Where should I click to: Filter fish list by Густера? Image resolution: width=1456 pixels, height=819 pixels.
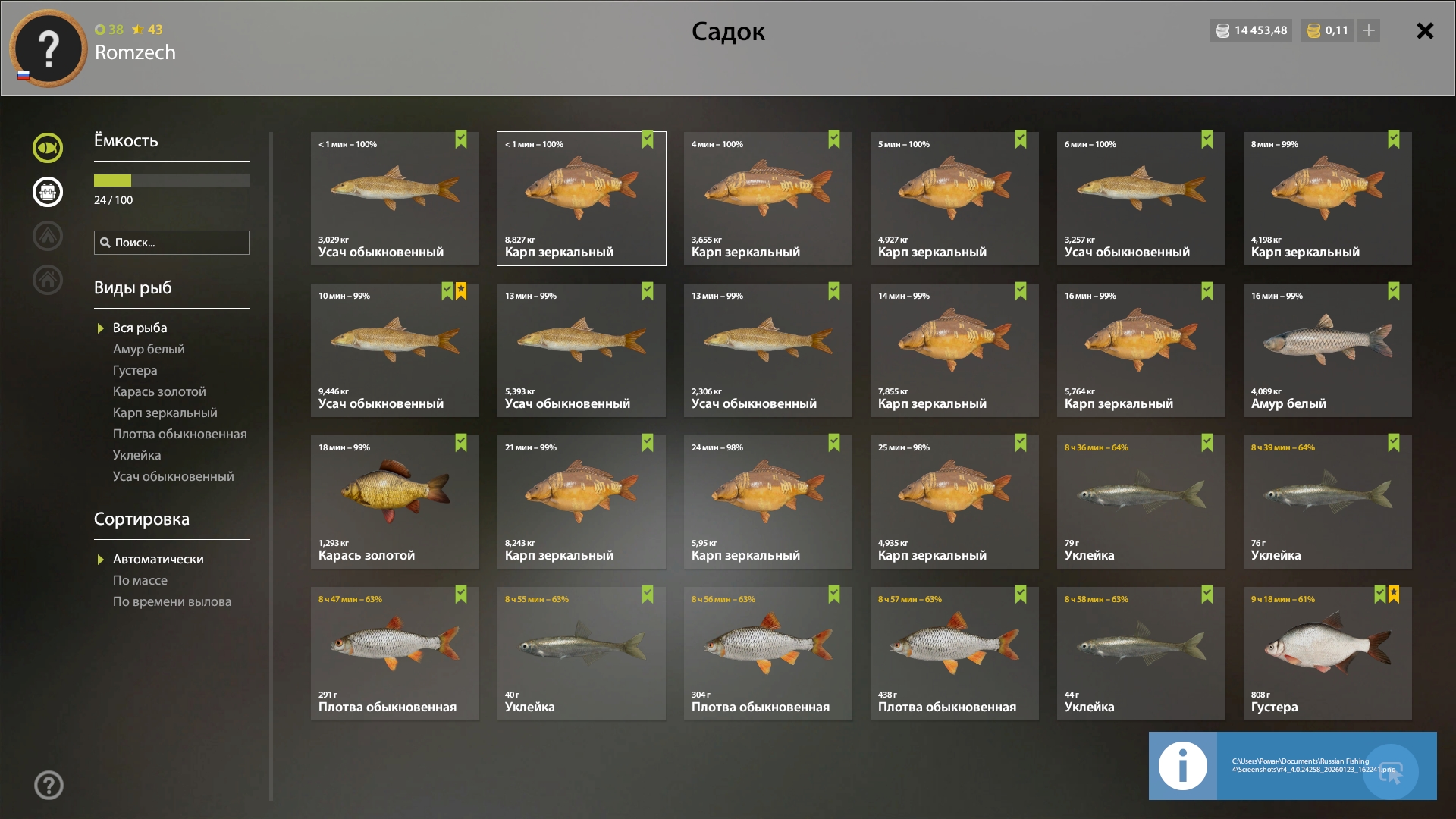click(135, 370)
